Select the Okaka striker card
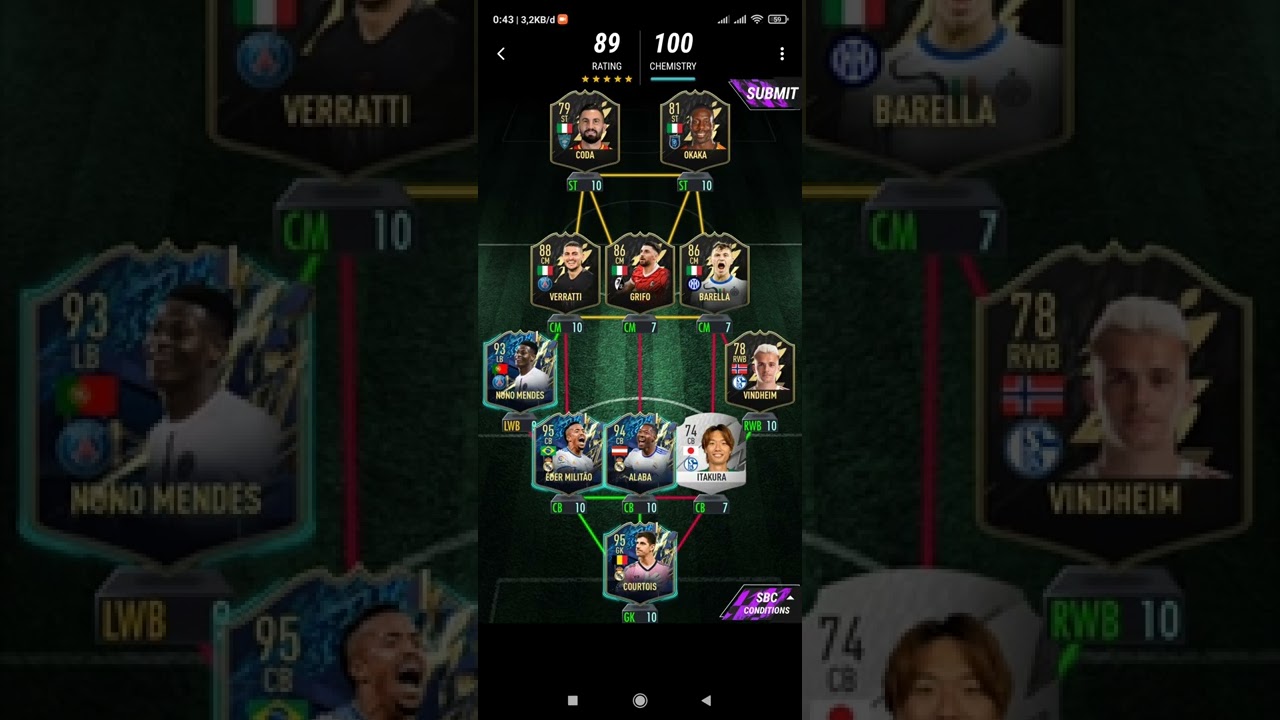The height and width of the screenshot is (720, 1280). [x=695, y=128]
